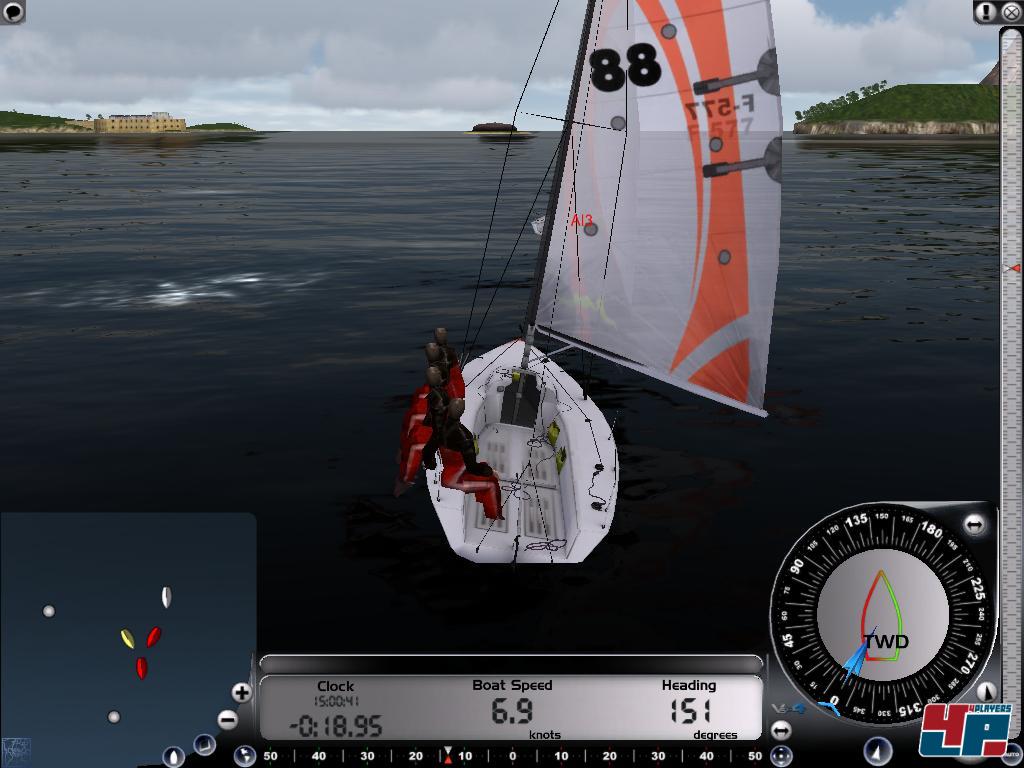Image resolution: width=1024 pixels, height=768 pixels.
Task: Click the speech bubble icon
Action: (x=13, y=11)
